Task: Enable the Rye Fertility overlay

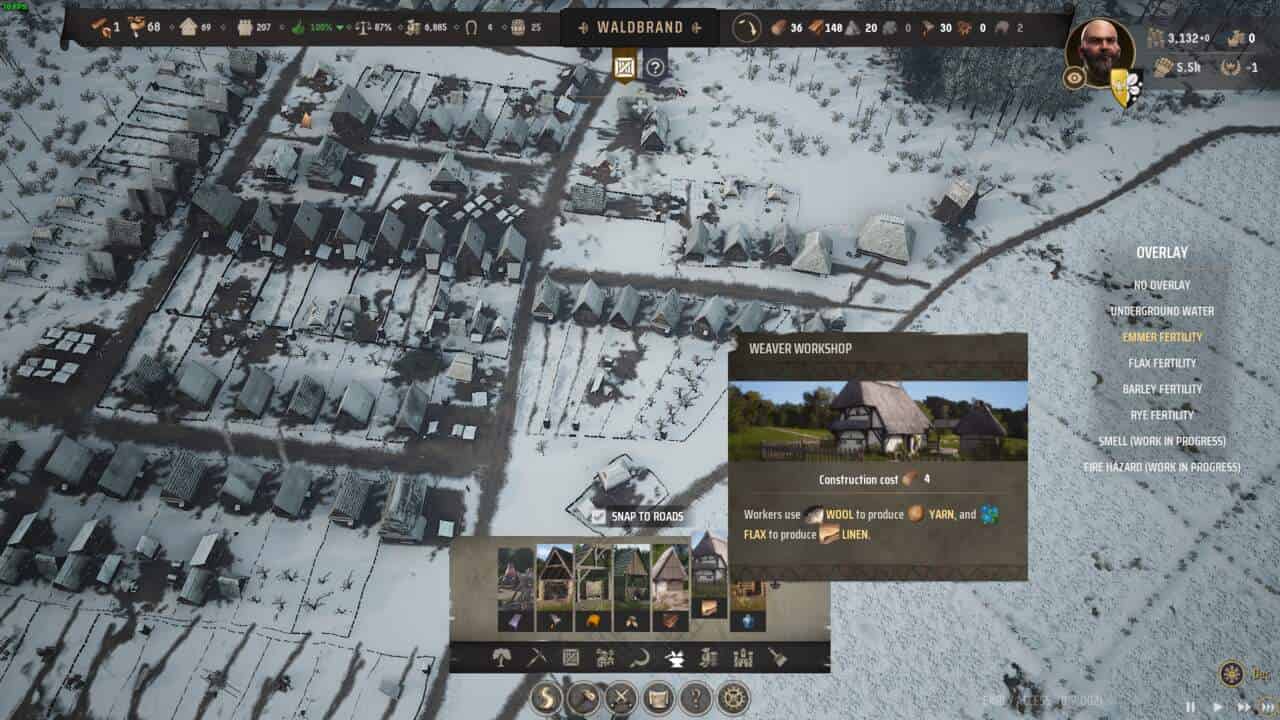Action: point(1161,415)
